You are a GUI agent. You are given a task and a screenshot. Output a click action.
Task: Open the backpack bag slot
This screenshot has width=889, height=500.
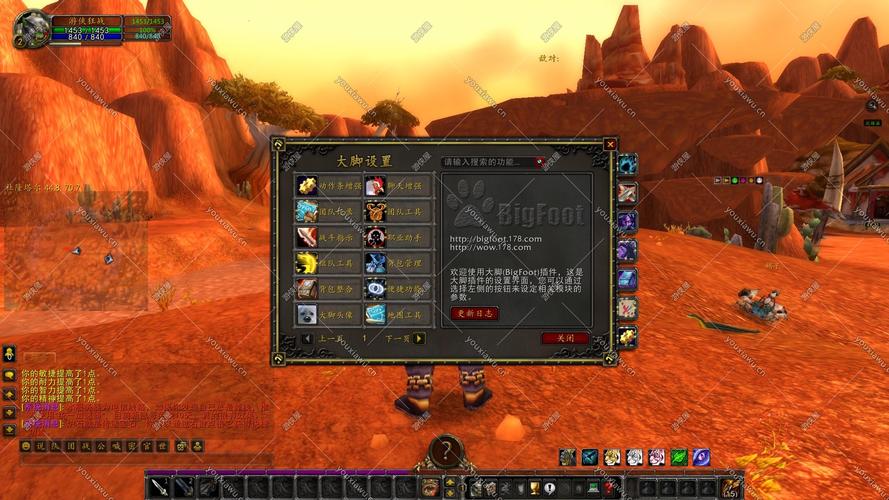click(731, 487)
